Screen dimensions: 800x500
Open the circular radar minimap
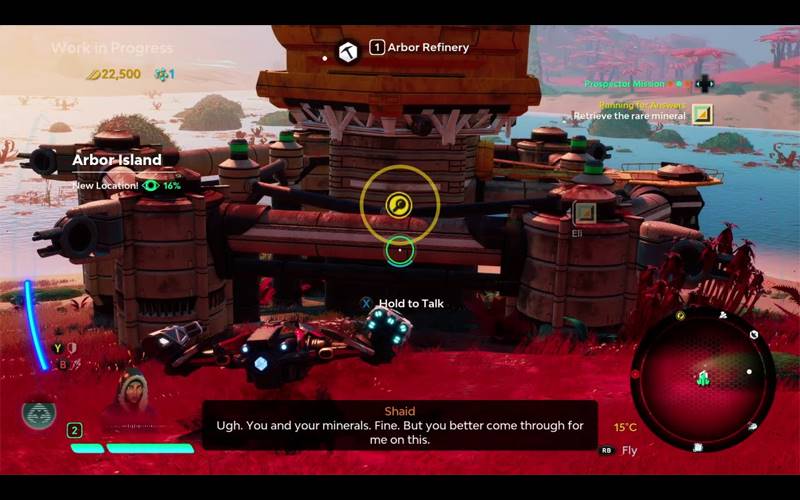[x=702, y=377]
